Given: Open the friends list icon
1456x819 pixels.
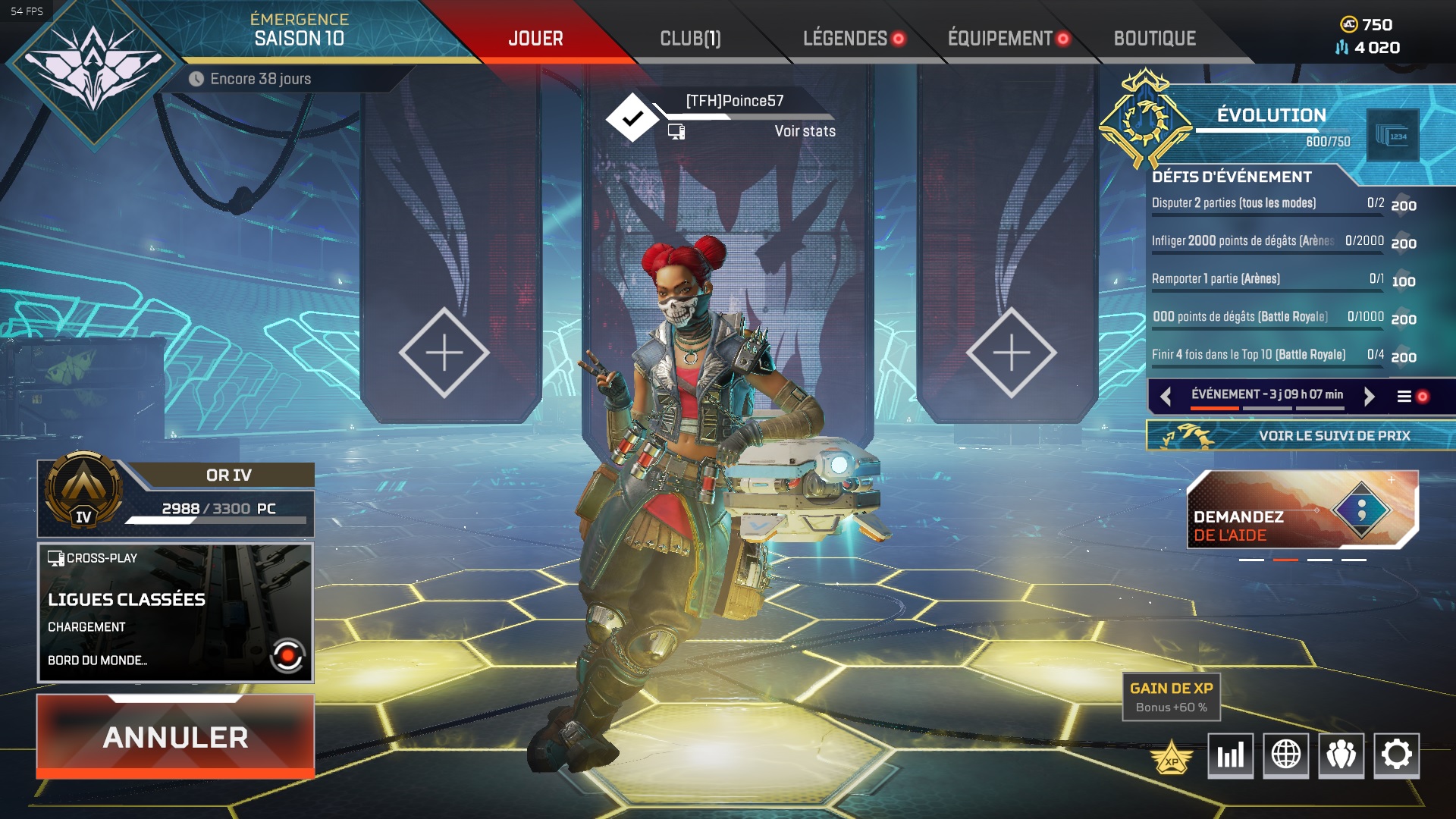Looking at the screenshot, I should [x=1341, y=755].
